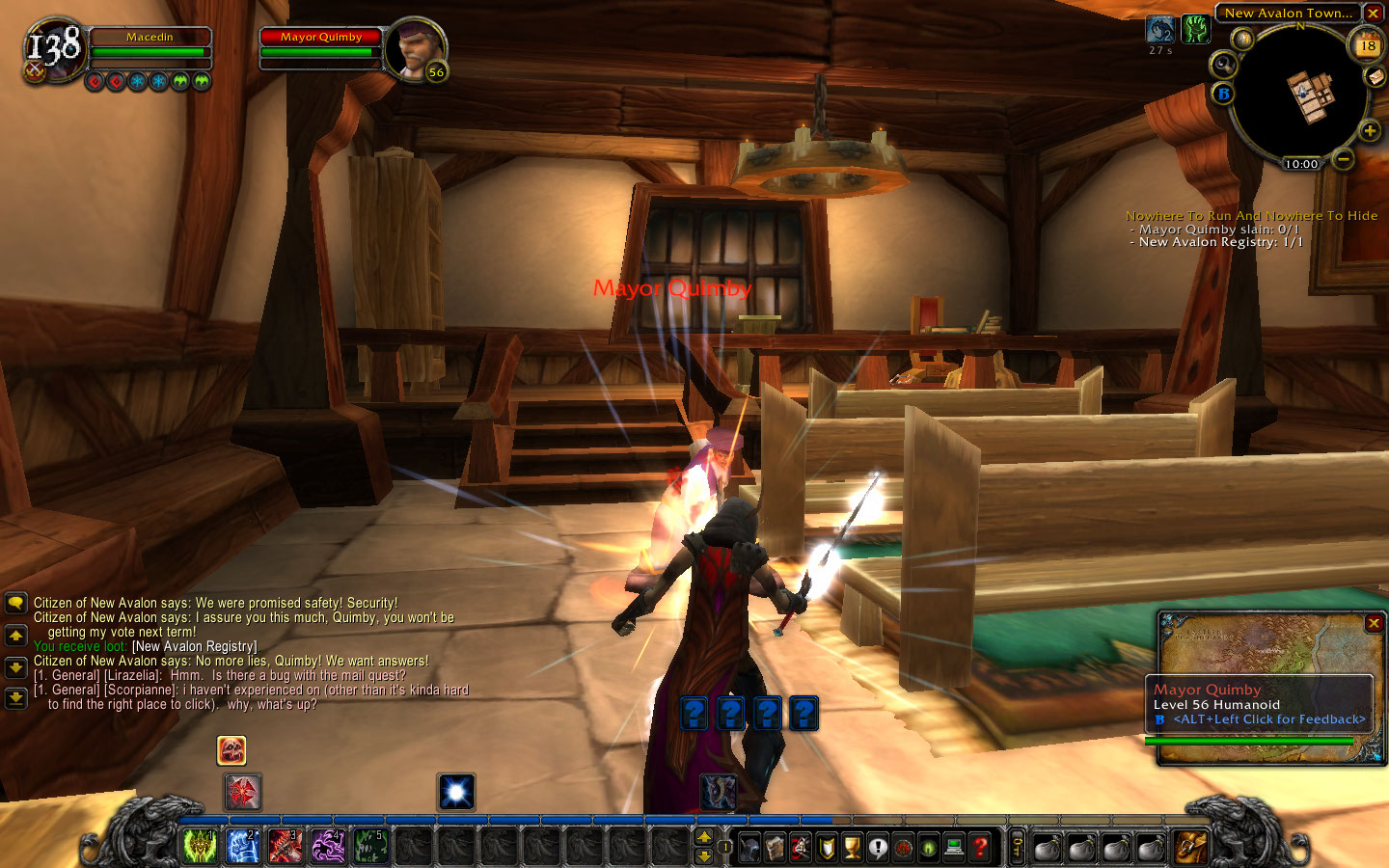Zoom in the minimap with plus button
Viewport: 1389px width, 868px height.
1369,130
